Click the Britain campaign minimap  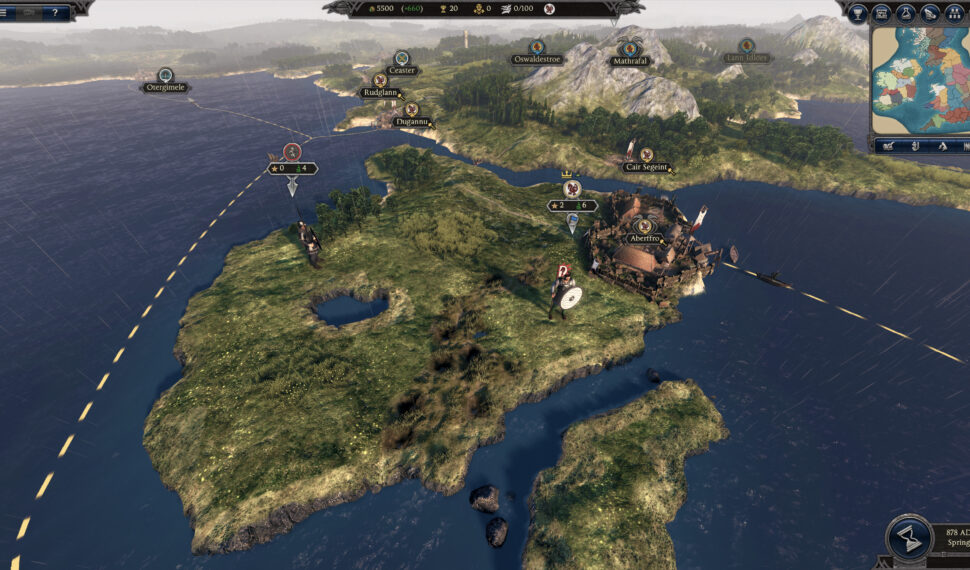(920, 80)
